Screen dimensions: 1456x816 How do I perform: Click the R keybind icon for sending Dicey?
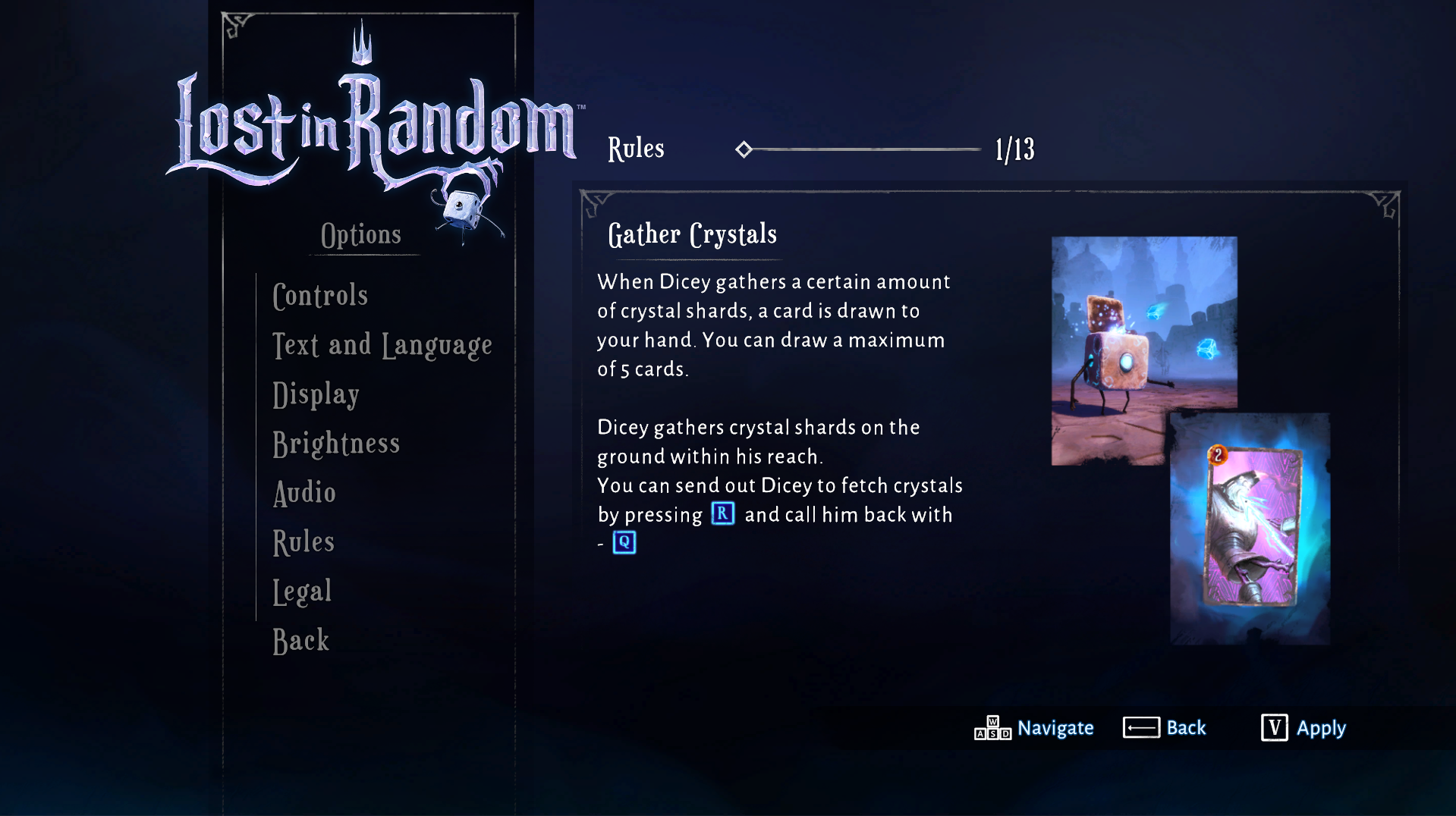point(722,513)
